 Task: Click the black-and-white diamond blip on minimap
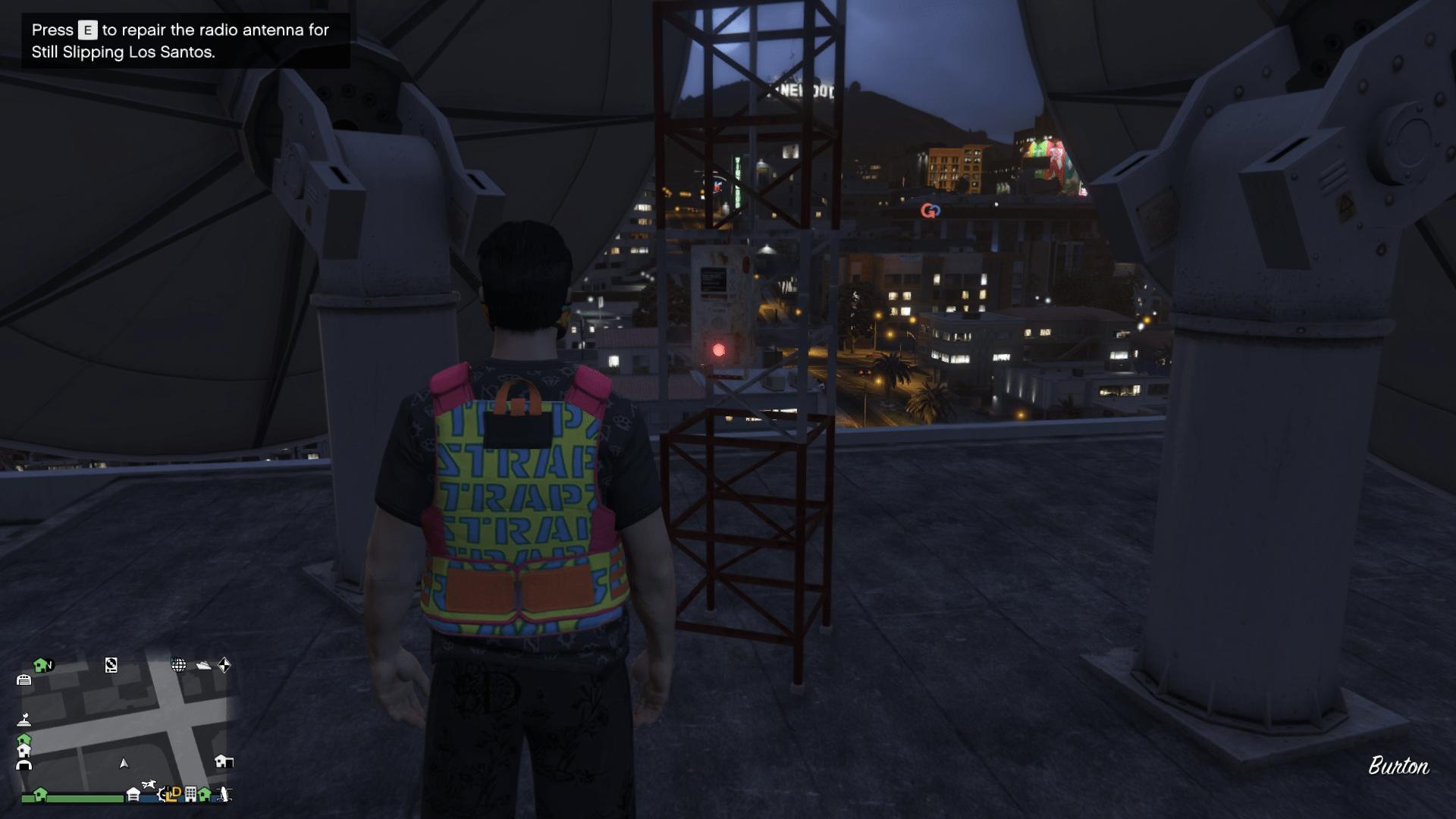pyautogui.click(x=224, y=665)
